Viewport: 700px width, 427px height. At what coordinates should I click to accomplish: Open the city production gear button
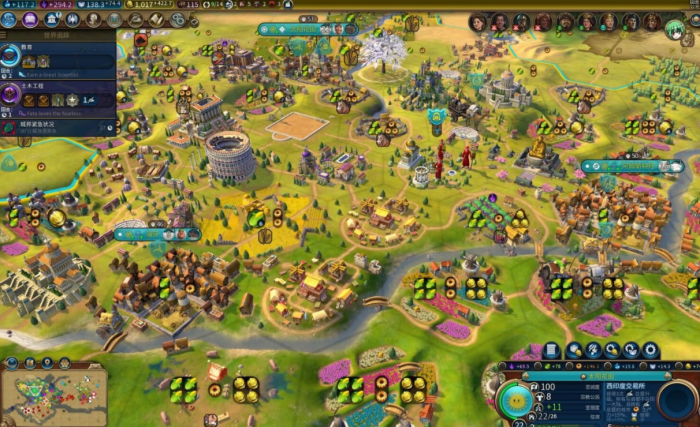pos(651,350)
